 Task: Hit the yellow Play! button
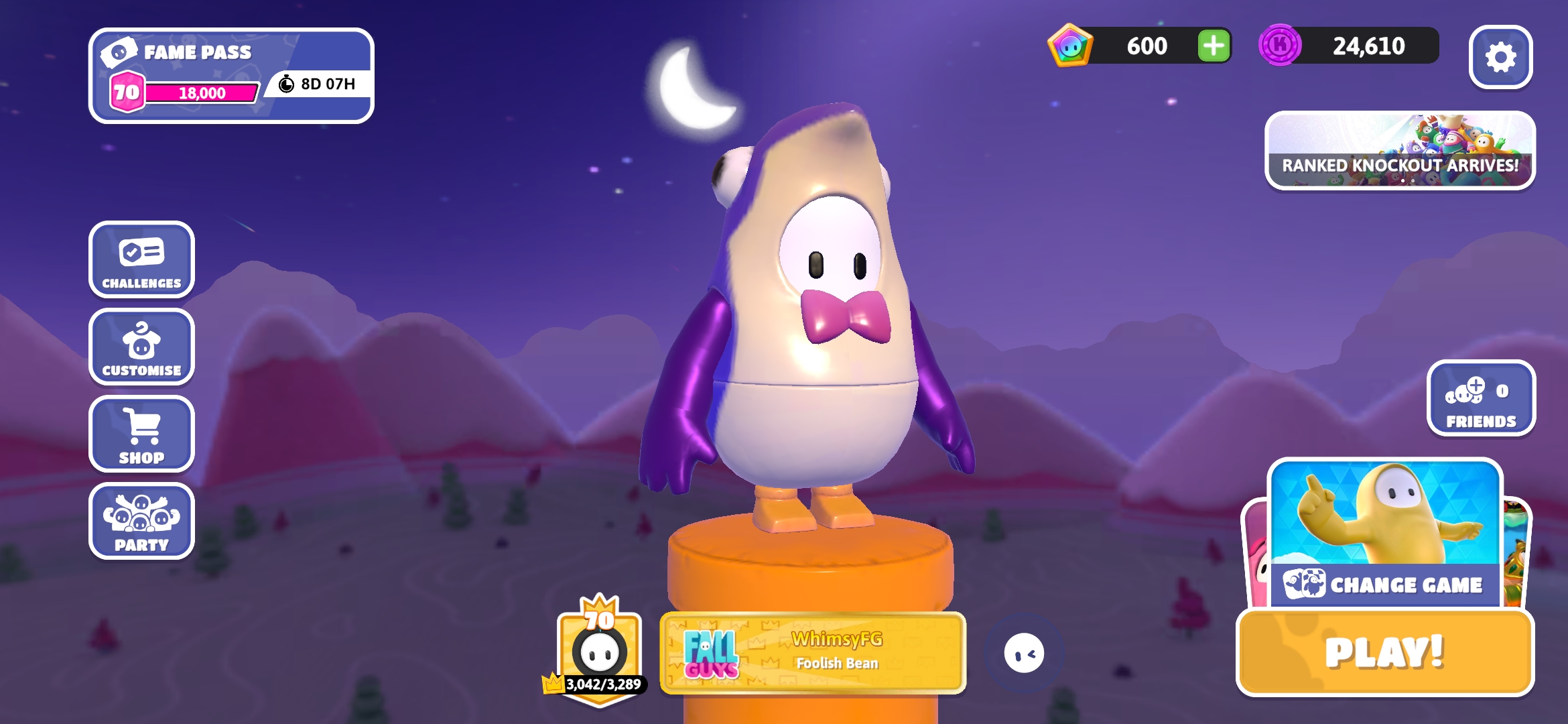(x=1384, y=653)
